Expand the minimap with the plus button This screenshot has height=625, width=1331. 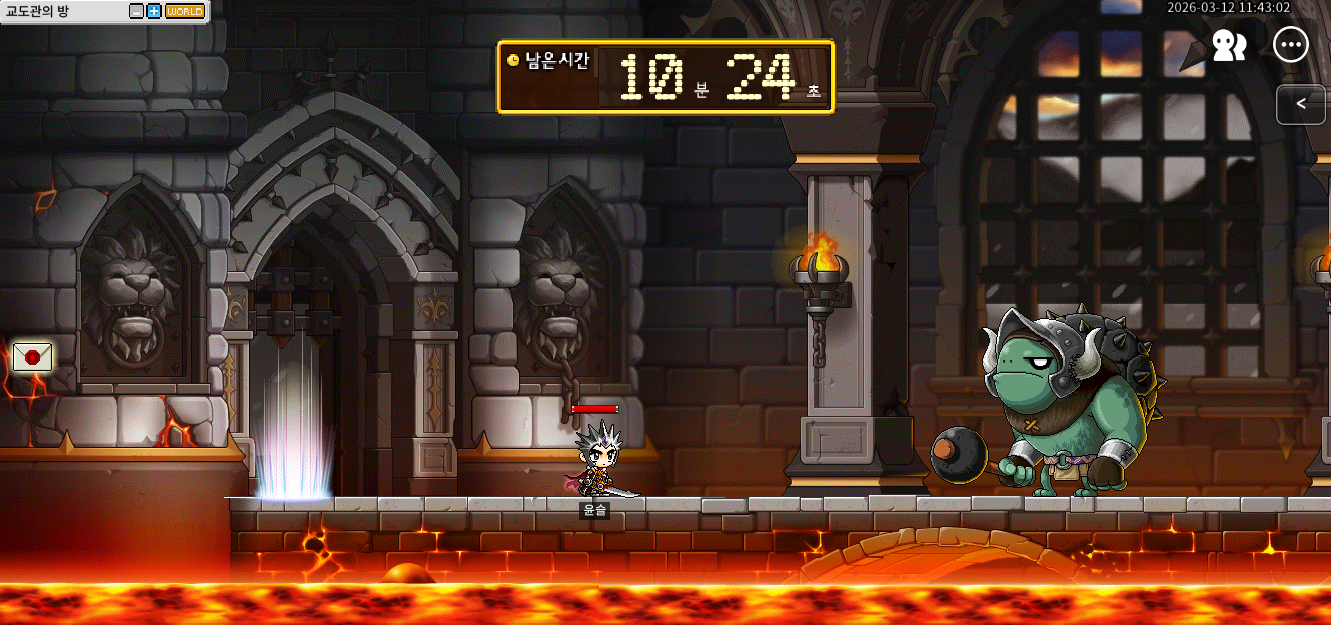pos(154,11)
